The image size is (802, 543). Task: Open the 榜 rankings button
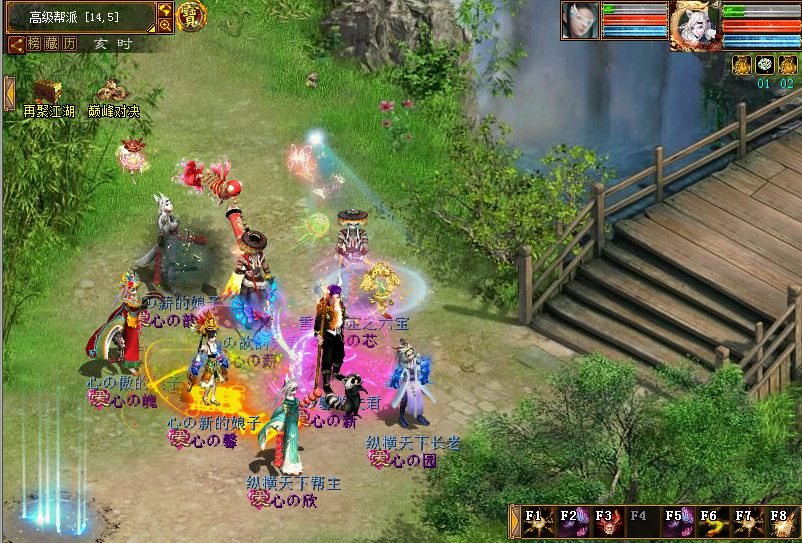point(35,44)
